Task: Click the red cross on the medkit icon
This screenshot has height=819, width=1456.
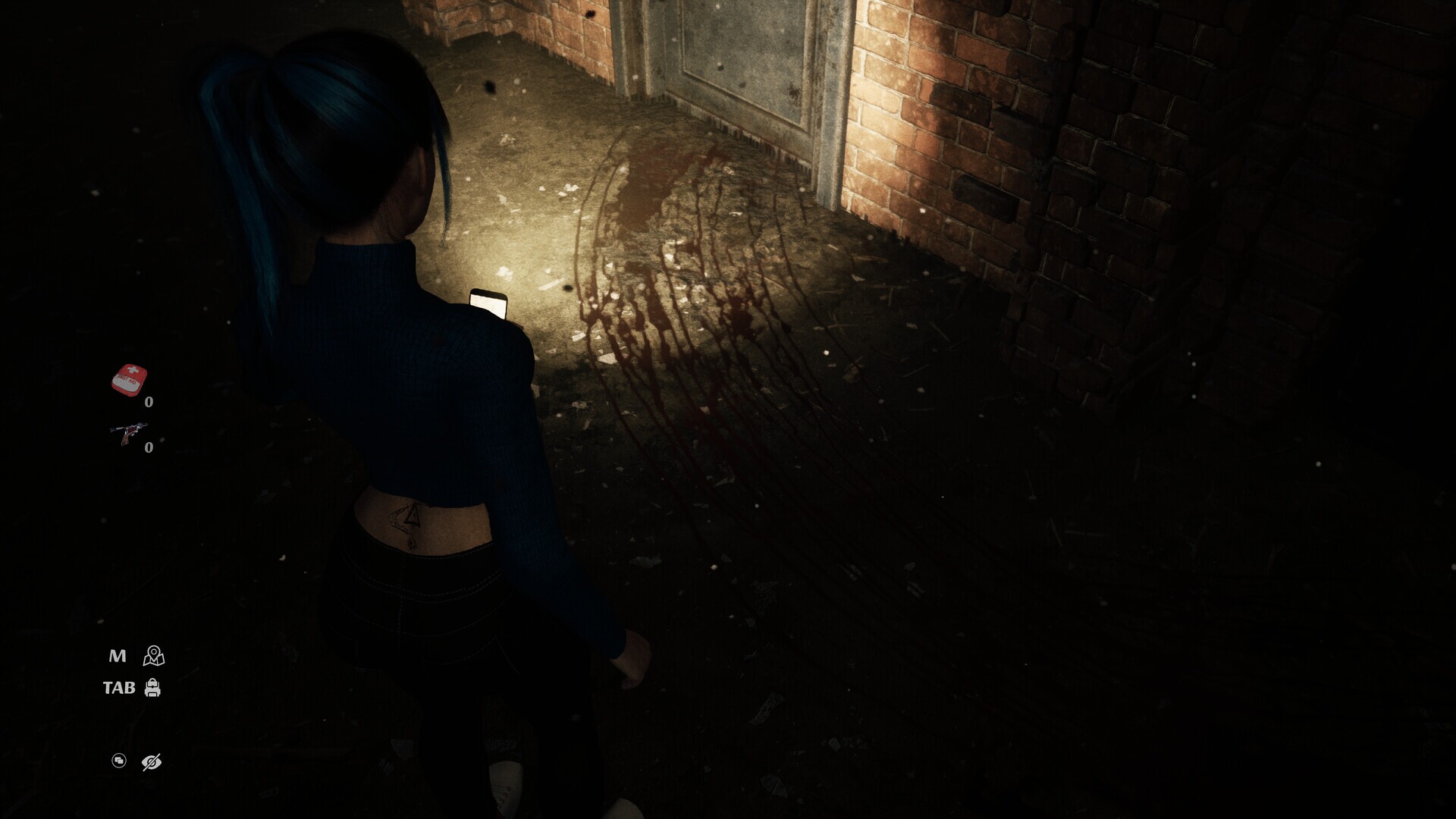Action: [133, 370]
